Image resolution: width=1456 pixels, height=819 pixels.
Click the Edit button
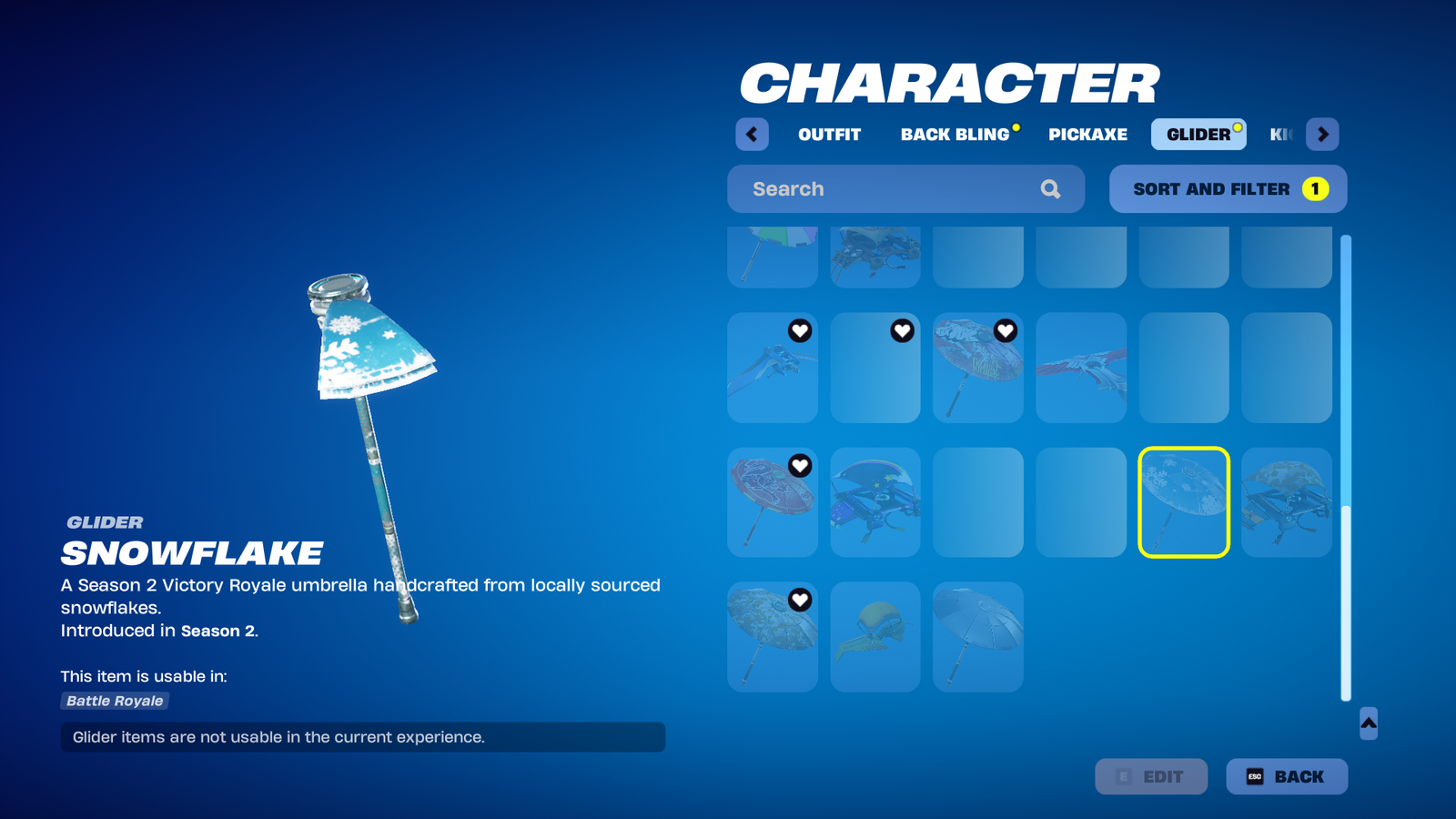(x=1151, y=776)
